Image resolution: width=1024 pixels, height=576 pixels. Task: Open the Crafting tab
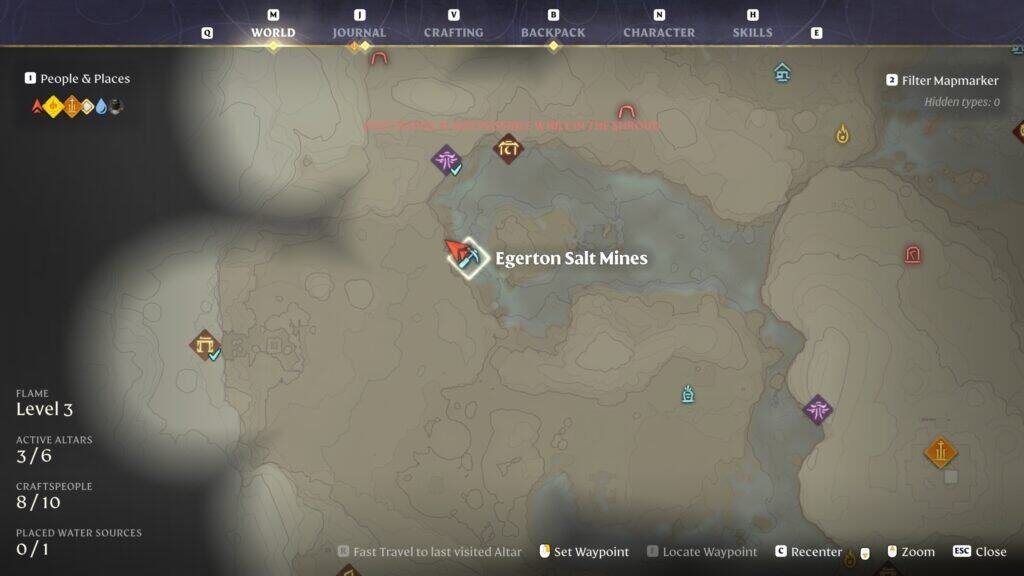click(x=453, y=32)
